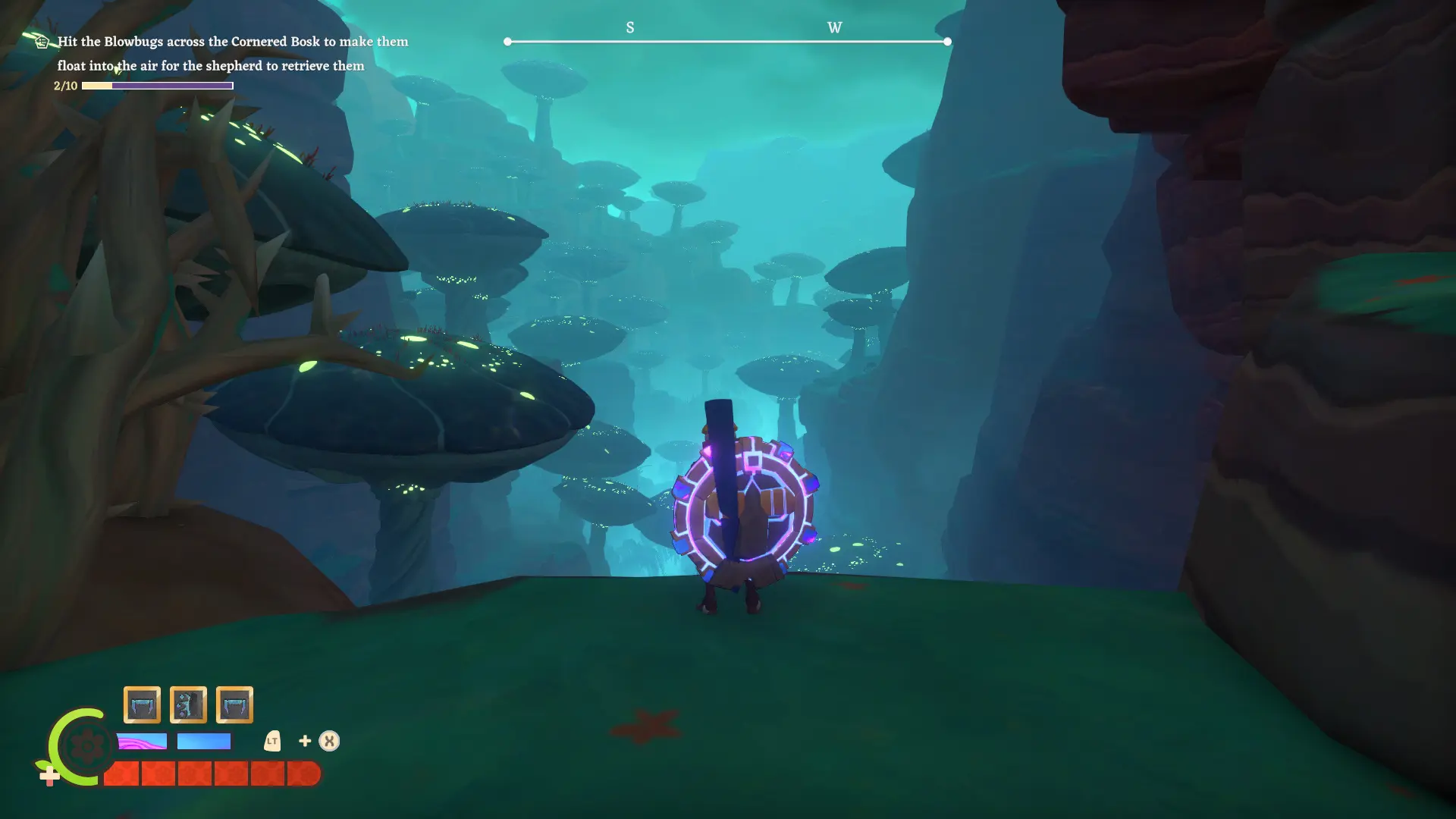Open the Blowbugs quest objective tracker
This screenshot has height=819, width=1456.
coord(232,53)
